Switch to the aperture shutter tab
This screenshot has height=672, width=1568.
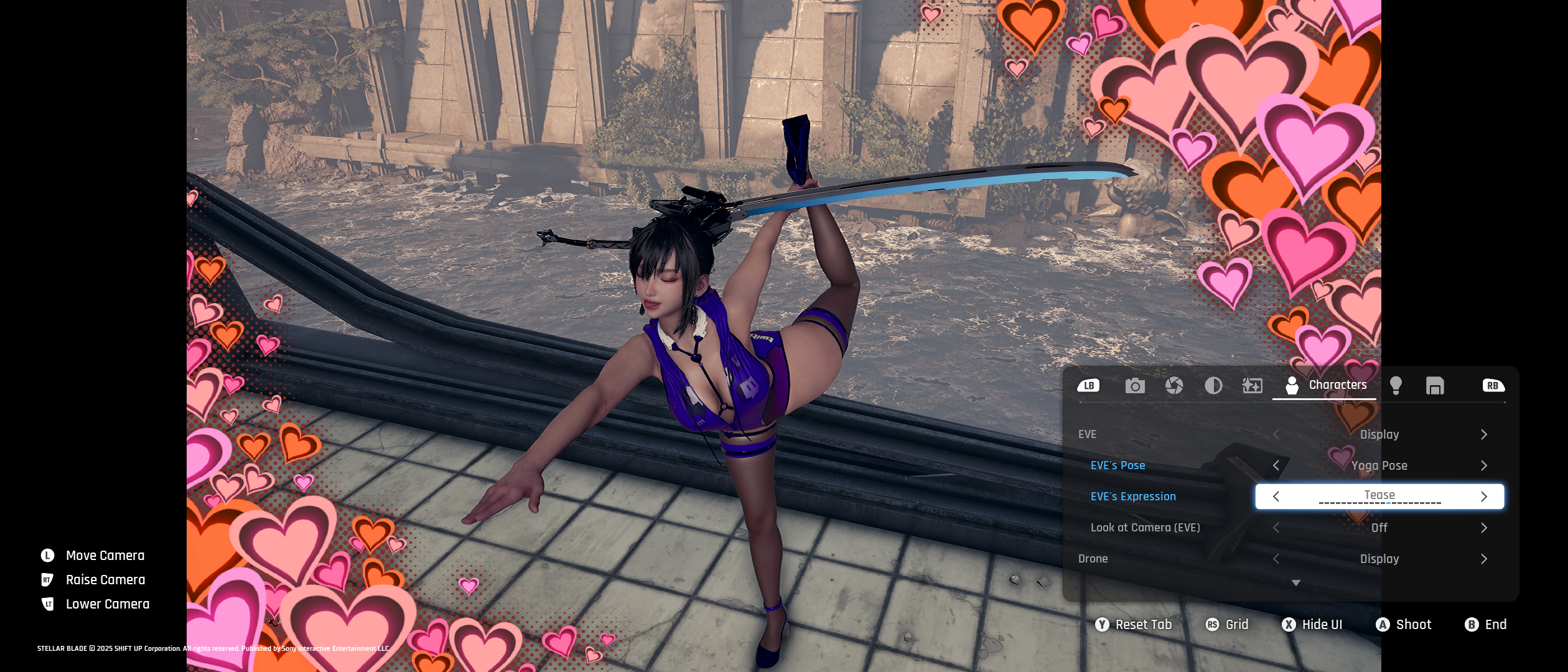[x=1174, y=386]
